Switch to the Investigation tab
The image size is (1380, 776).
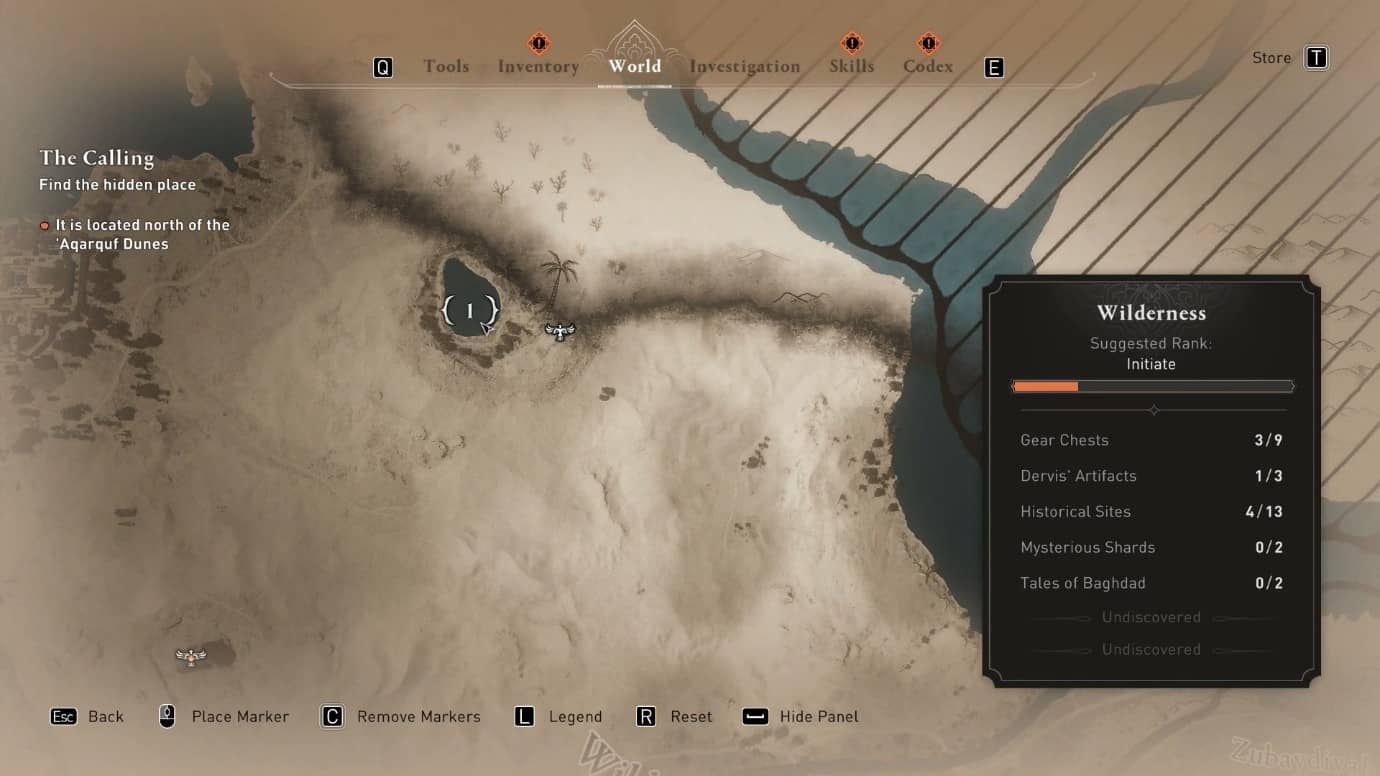click(743, 66)
